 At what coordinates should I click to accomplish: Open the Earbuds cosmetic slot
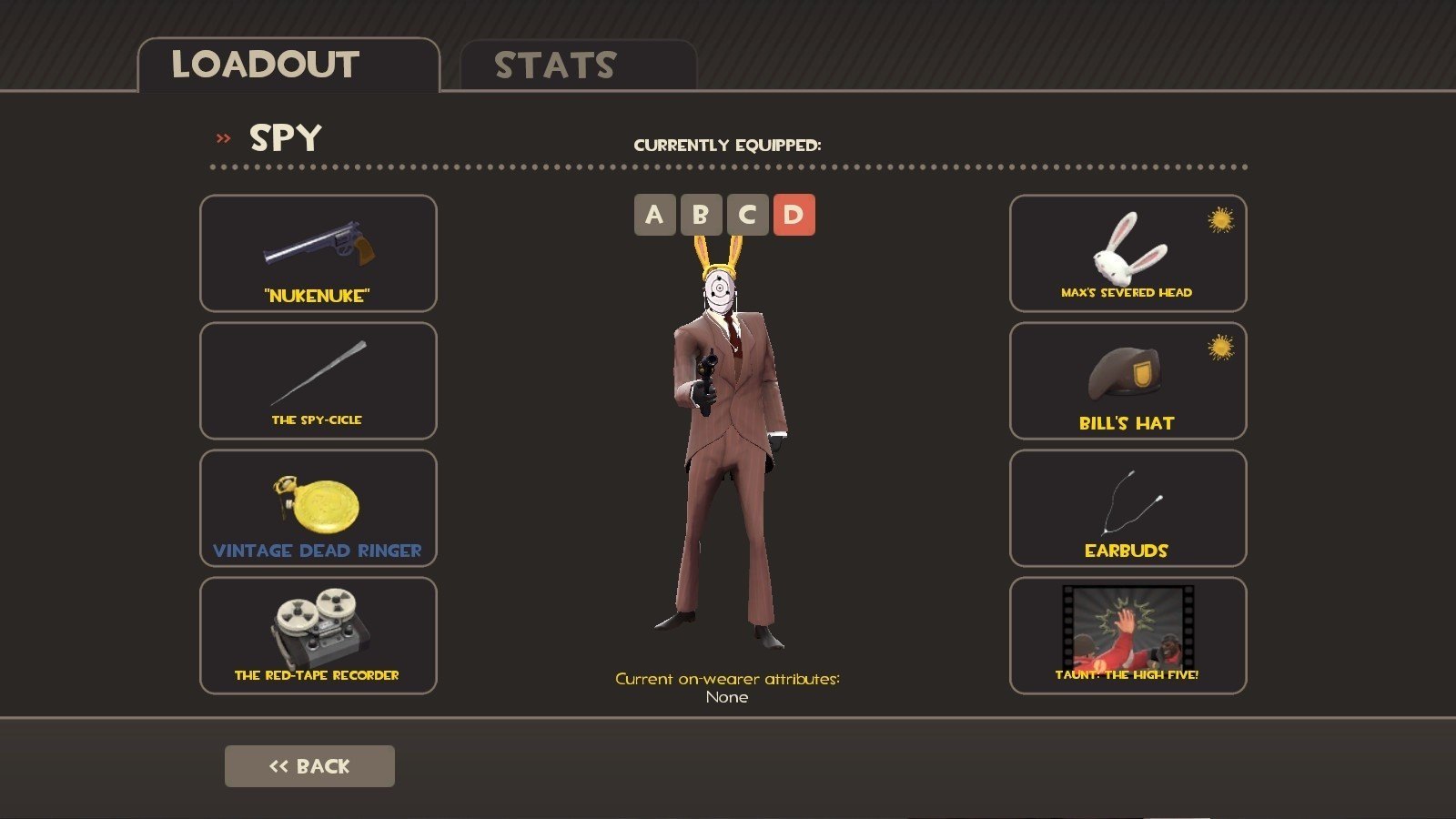1127,508
